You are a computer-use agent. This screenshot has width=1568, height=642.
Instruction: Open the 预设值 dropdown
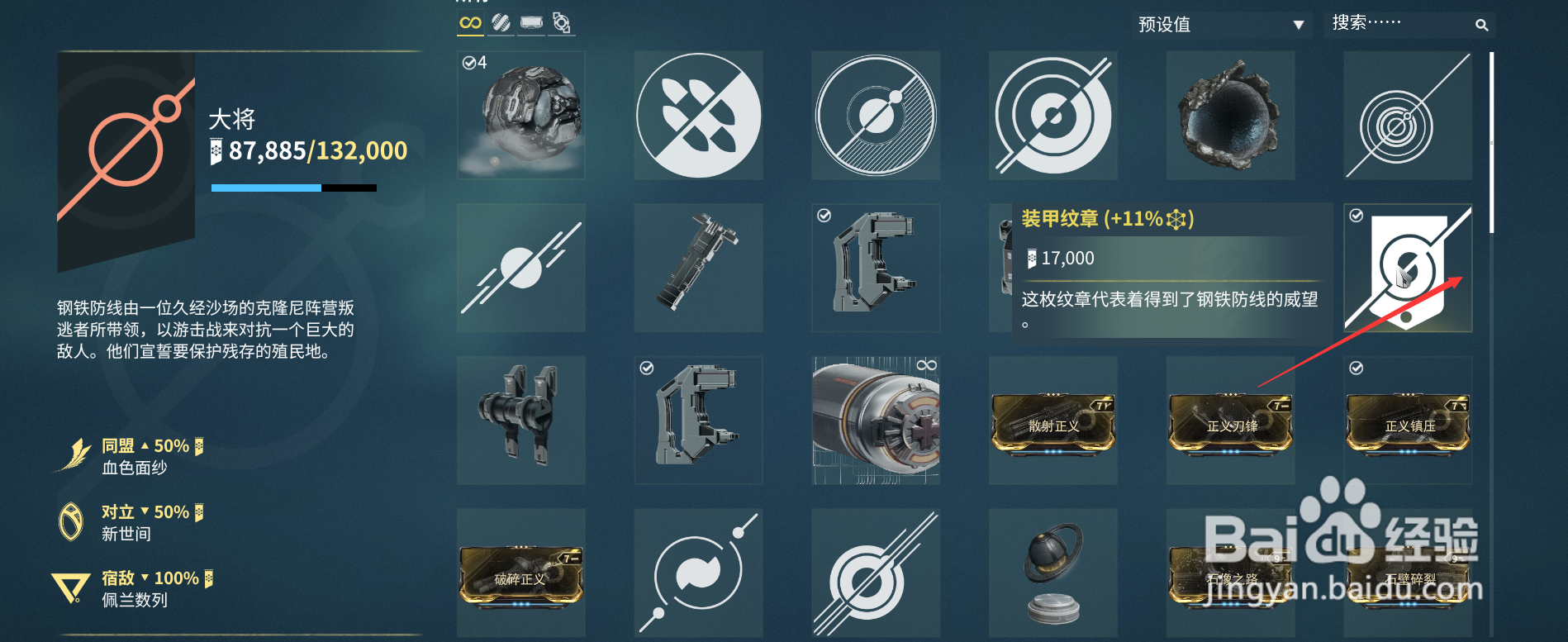[1214, 24]
